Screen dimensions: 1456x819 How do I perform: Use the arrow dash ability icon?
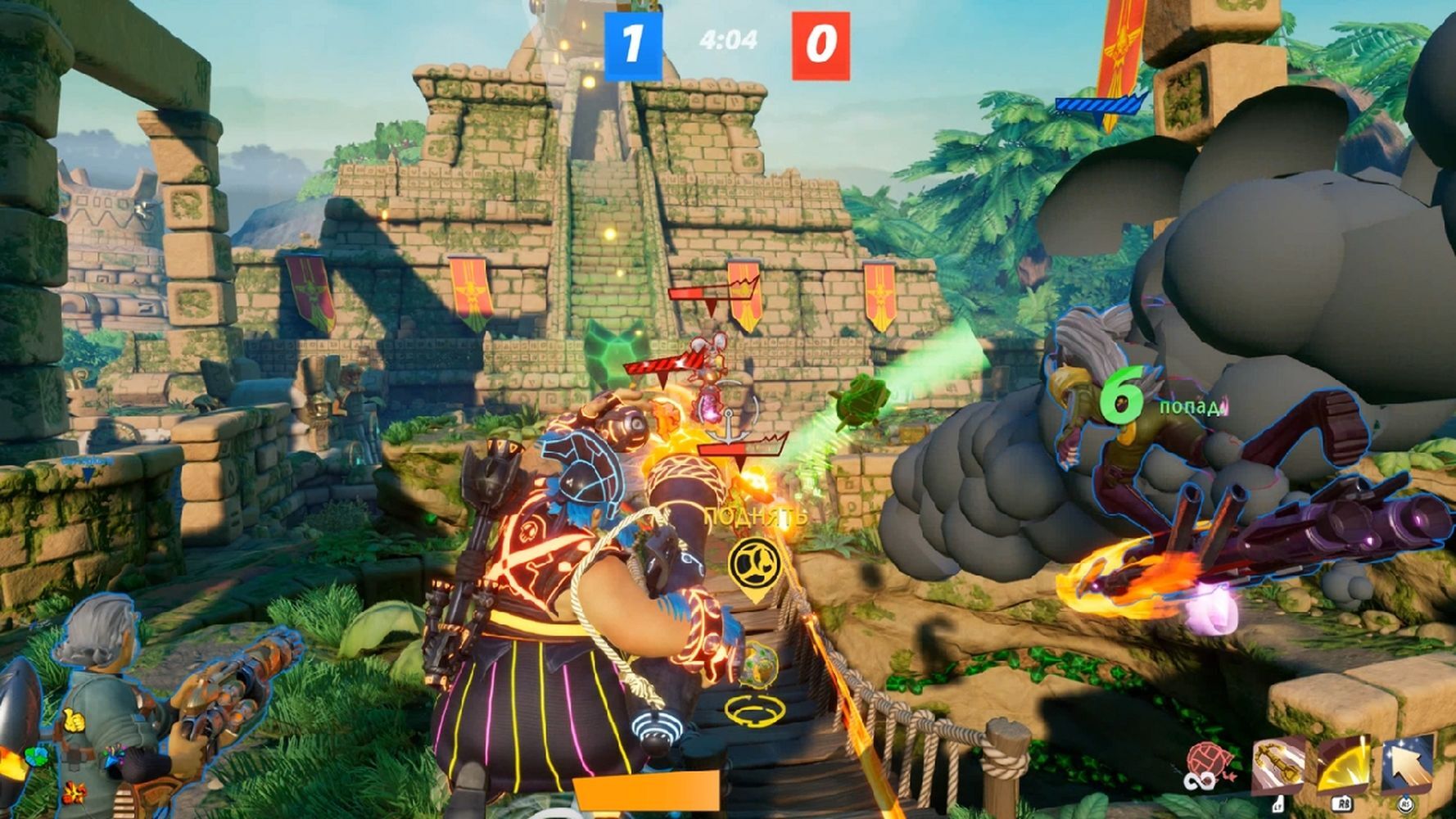click(1409, 763)
